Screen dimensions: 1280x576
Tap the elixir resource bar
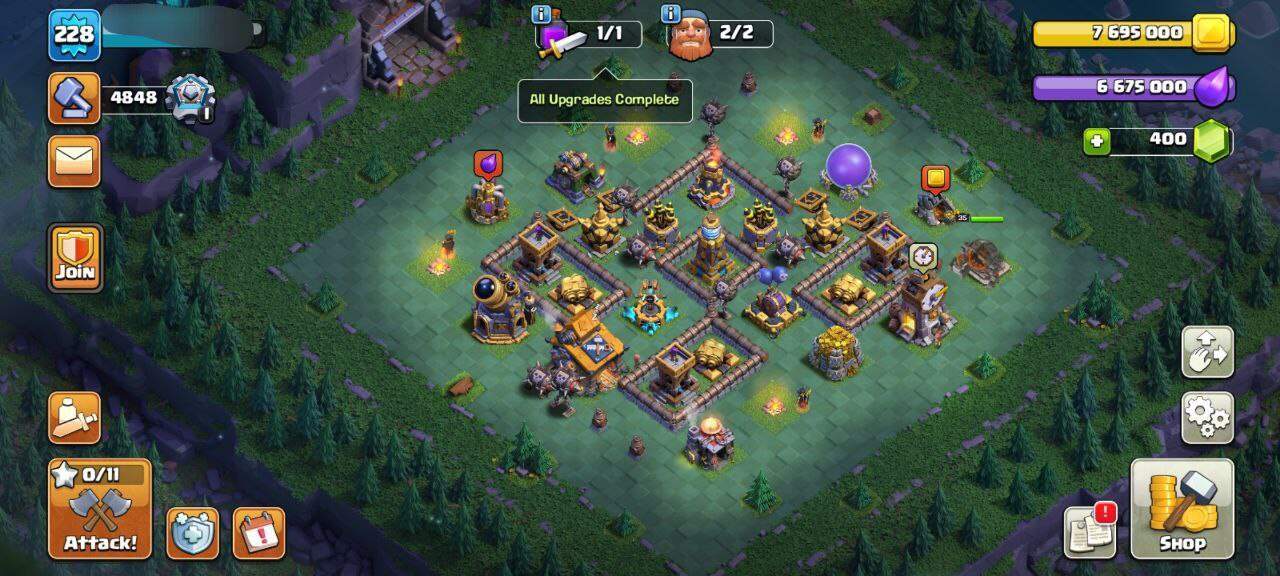click(x=1130, y=87)
